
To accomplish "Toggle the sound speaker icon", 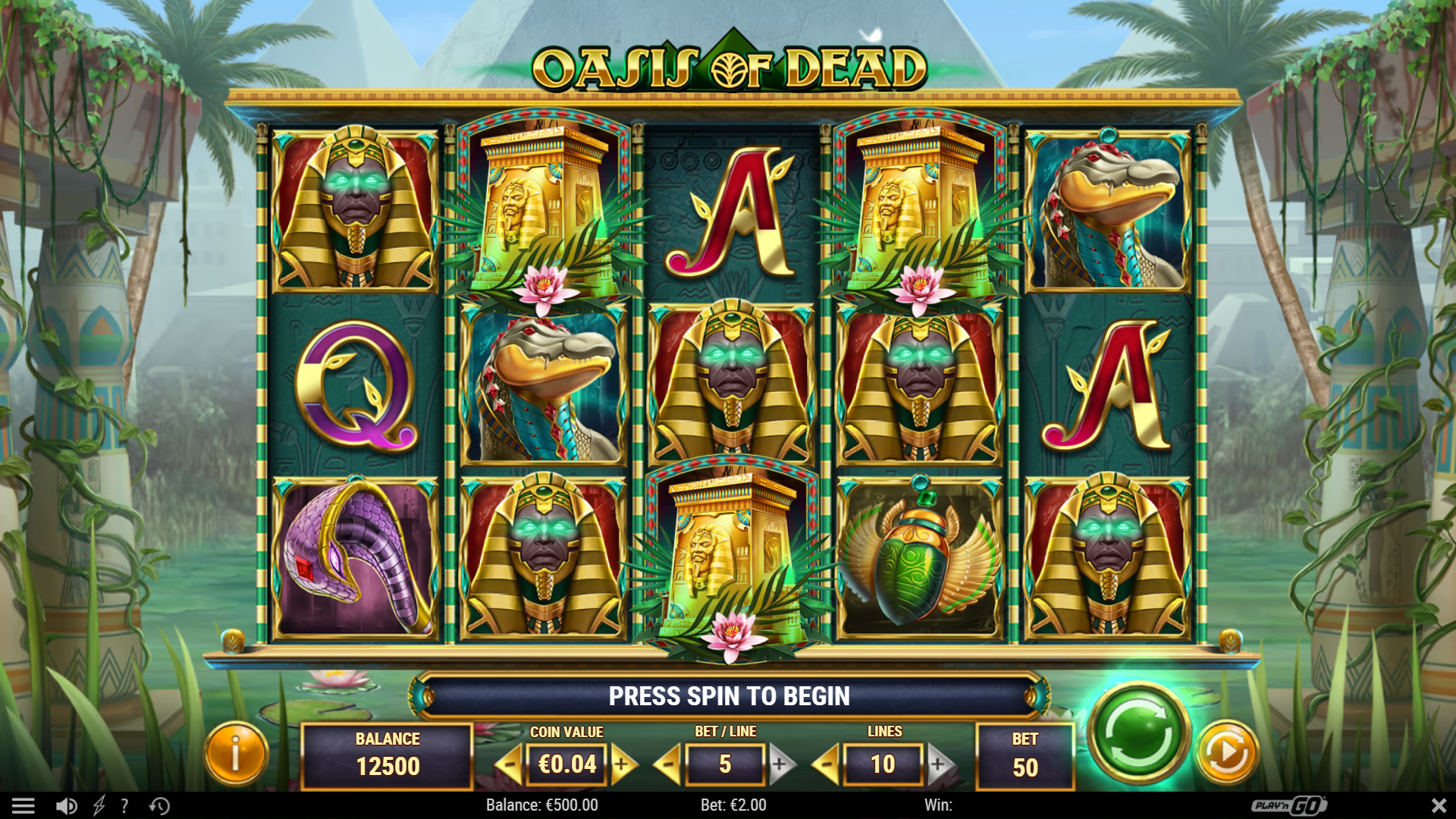I will coord(67,805).
